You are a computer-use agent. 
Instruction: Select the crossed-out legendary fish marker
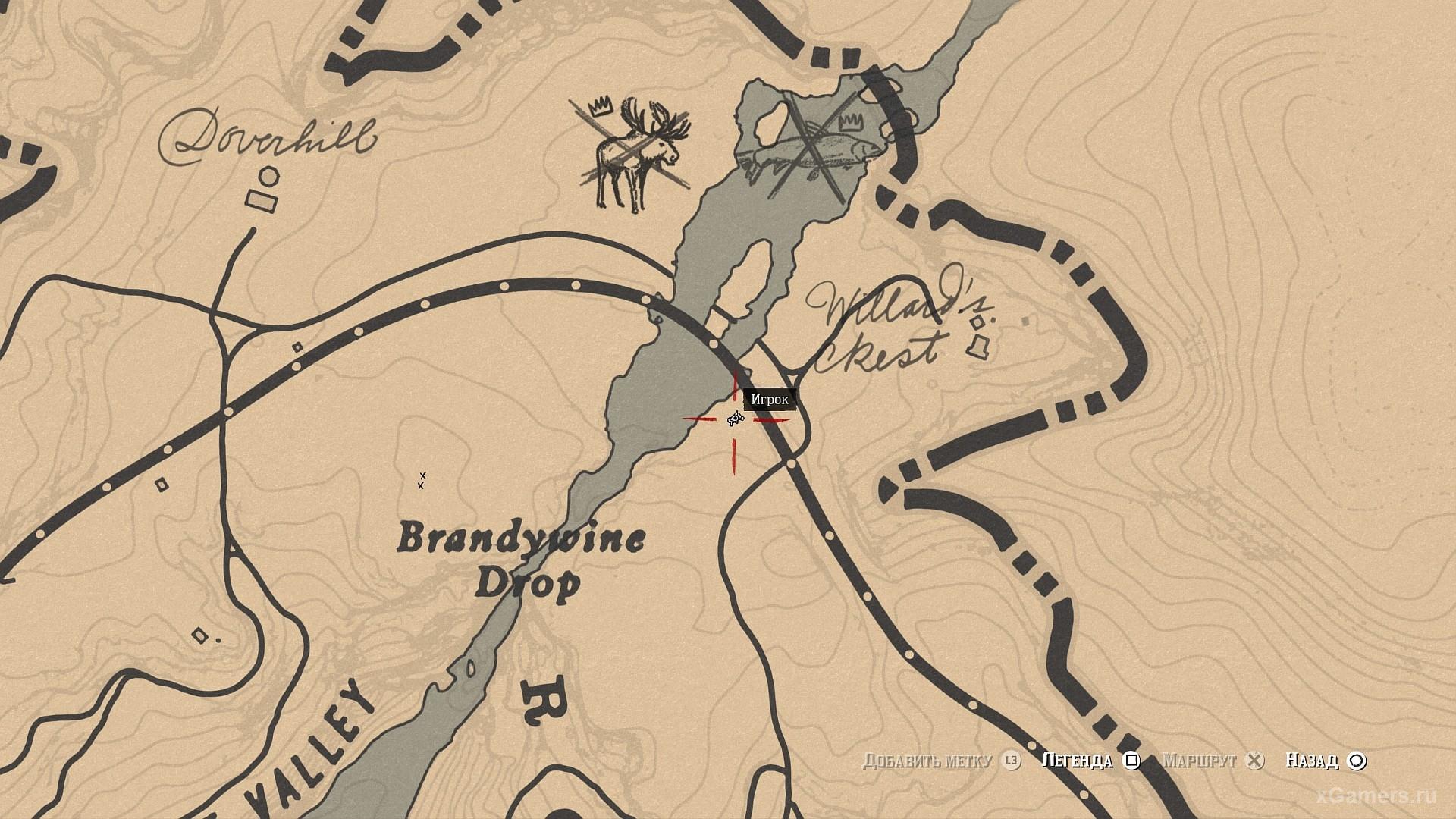(x=811, y=148)
